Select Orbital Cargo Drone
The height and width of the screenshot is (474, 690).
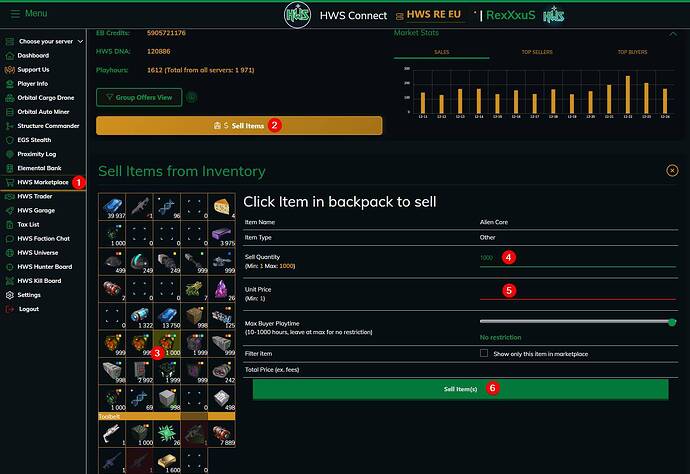coord(46,97)
